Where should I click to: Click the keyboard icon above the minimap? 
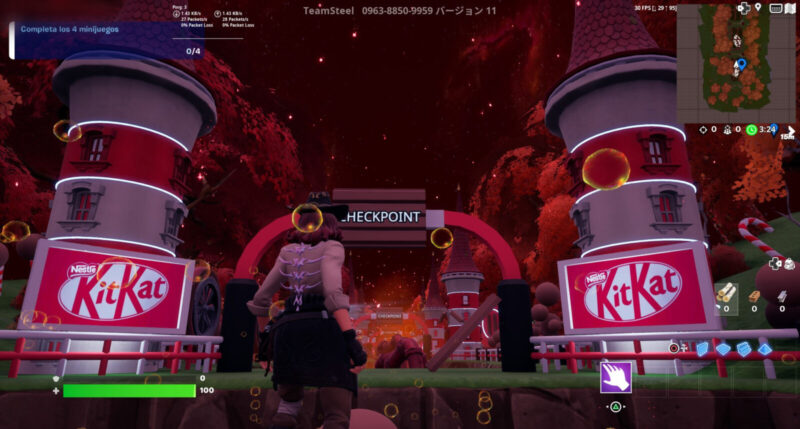tap(776, 7)
